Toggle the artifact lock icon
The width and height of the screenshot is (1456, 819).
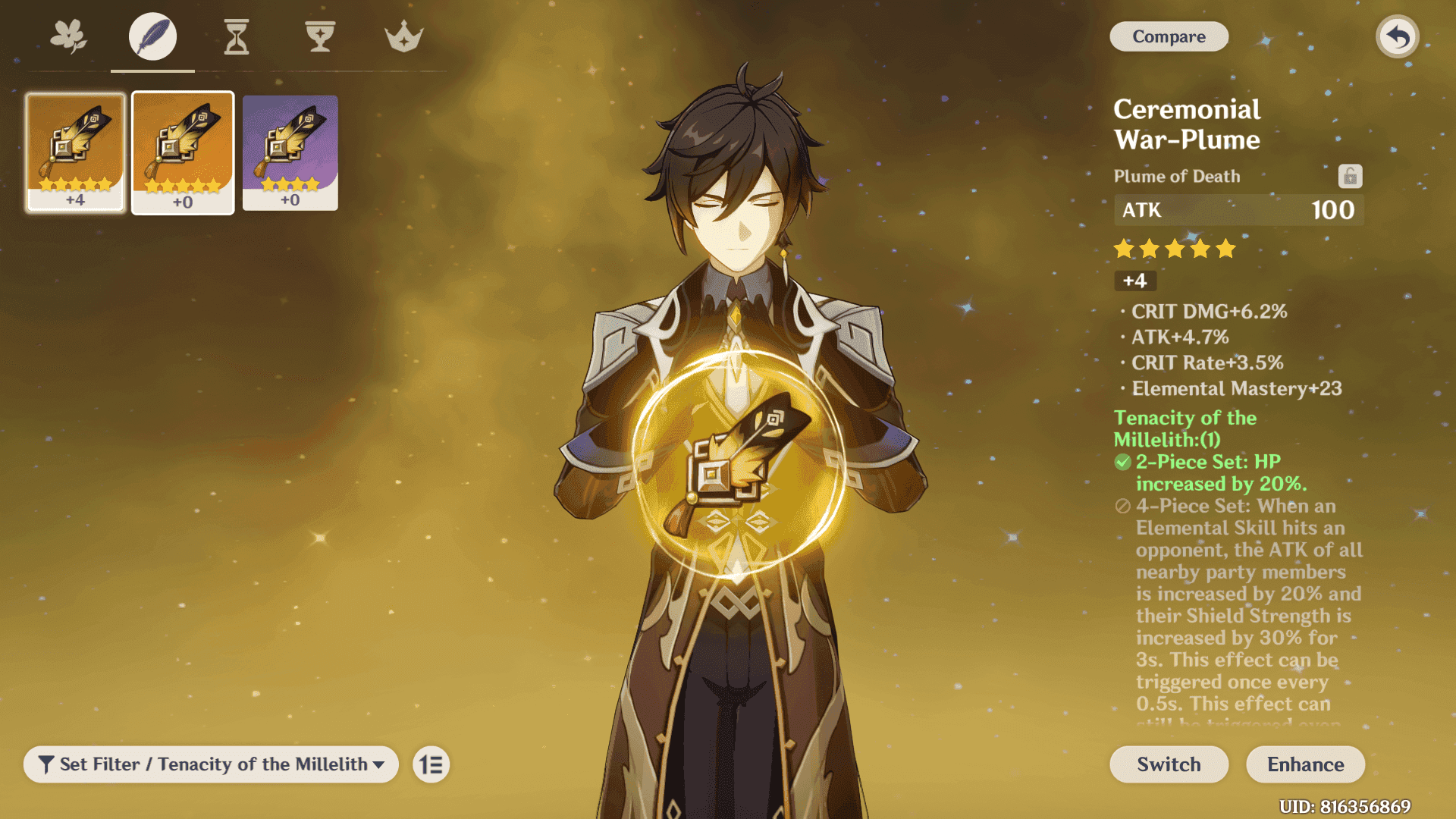coord(1350,176)
